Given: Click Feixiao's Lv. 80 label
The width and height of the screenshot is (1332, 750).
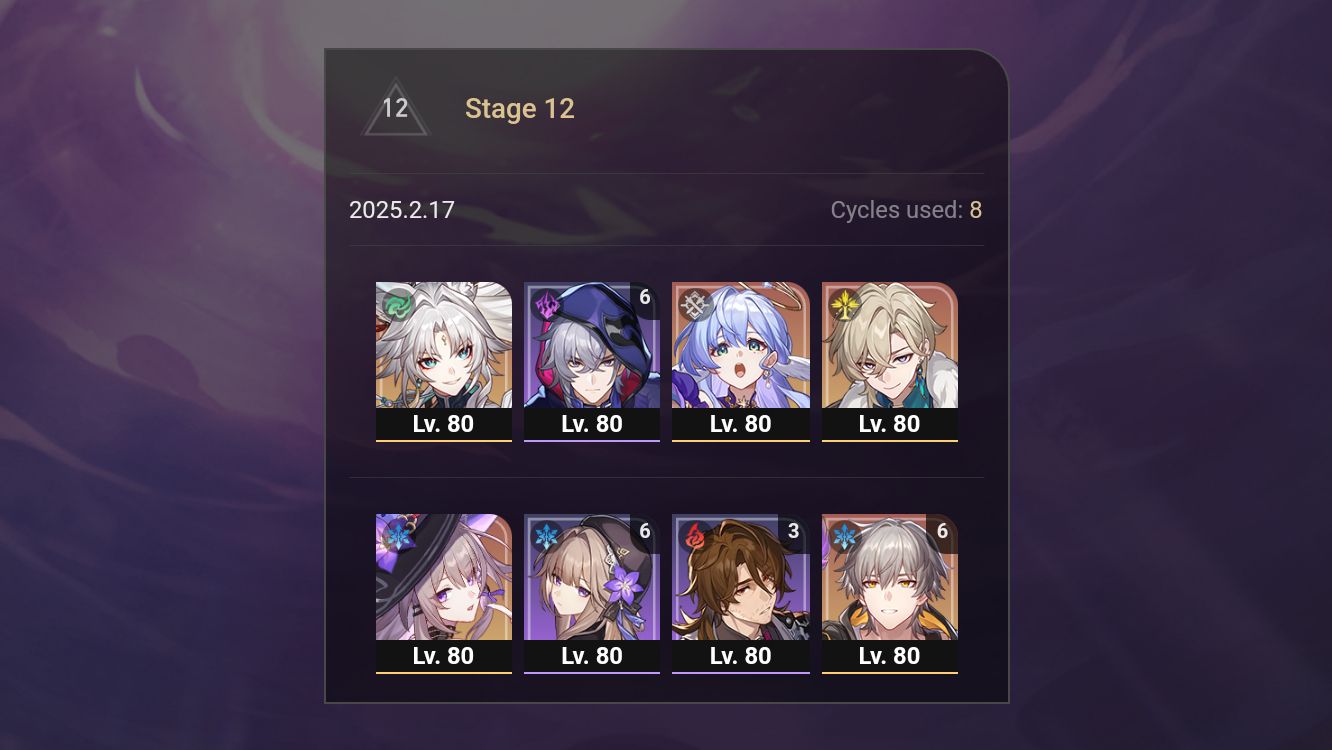Looking at the screenshot, I should (x=443, y=423).
